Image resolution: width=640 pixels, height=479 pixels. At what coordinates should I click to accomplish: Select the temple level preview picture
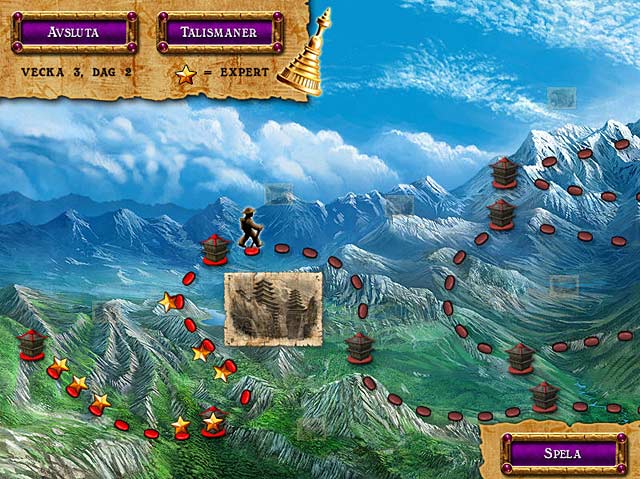click(273, 309)
